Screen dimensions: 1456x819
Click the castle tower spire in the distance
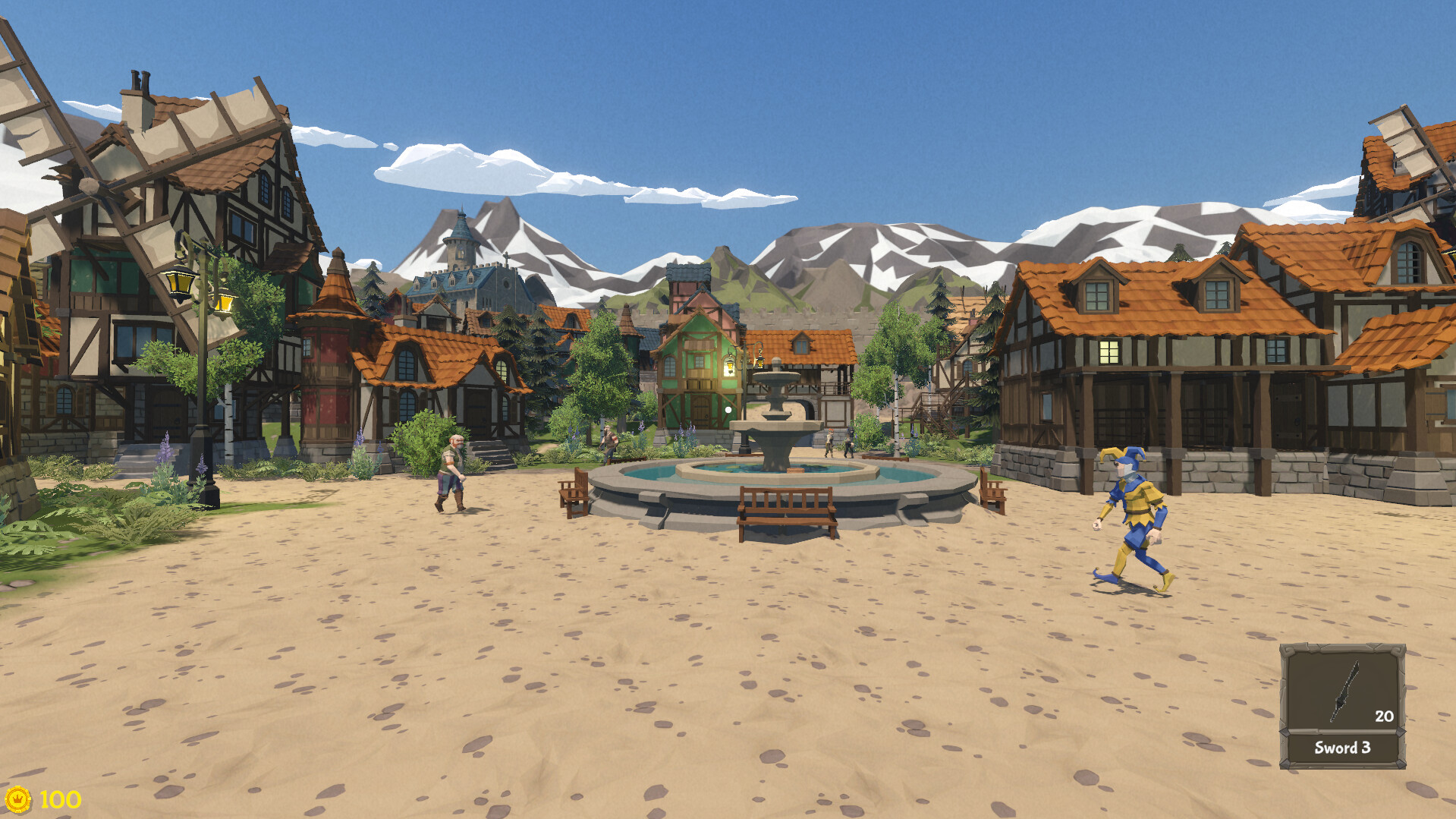tap(461, 228)
